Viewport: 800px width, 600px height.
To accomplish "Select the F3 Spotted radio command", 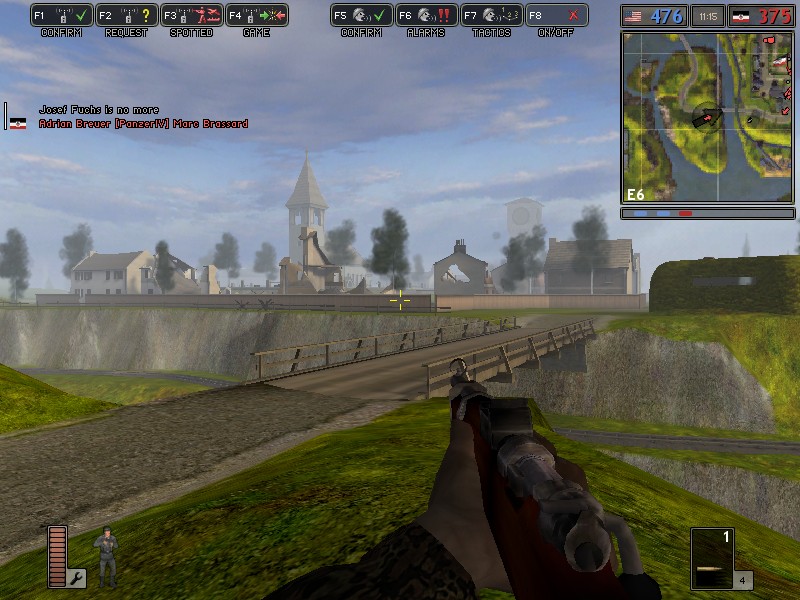I will click(188, 16).
